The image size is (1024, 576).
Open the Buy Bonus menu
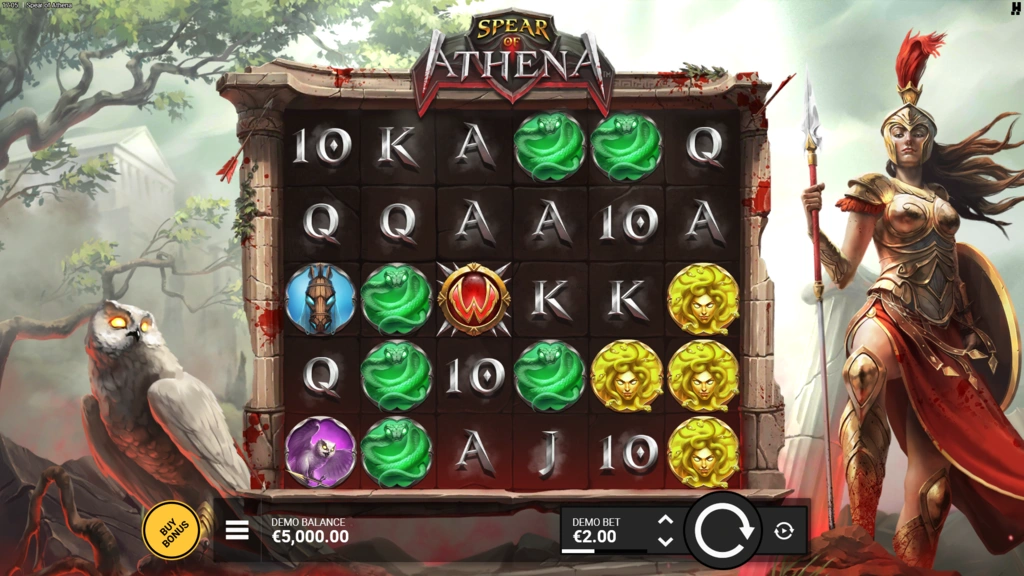(170, 529)
